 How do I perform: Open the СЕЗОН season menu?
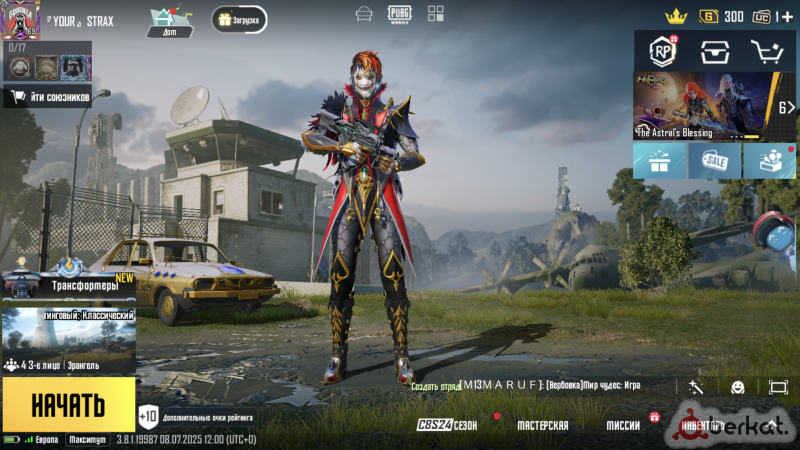coord(447,425)
